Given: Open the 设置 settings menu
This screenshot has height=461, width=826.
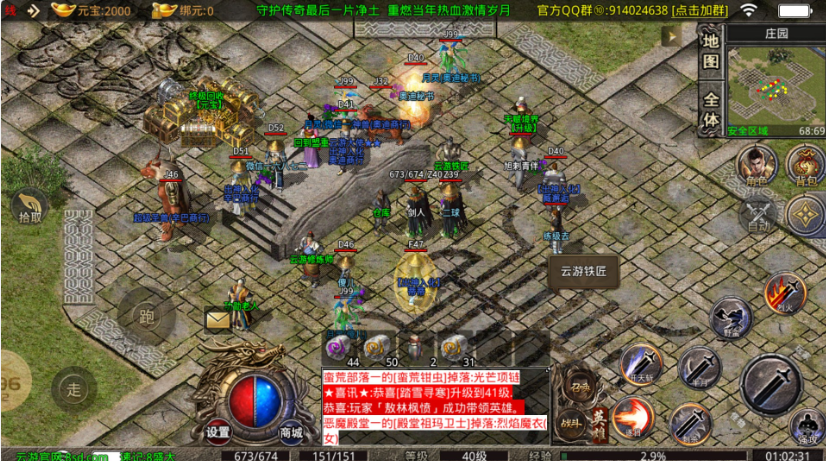Looking at the screenshot, I should [x=218, y=432].
